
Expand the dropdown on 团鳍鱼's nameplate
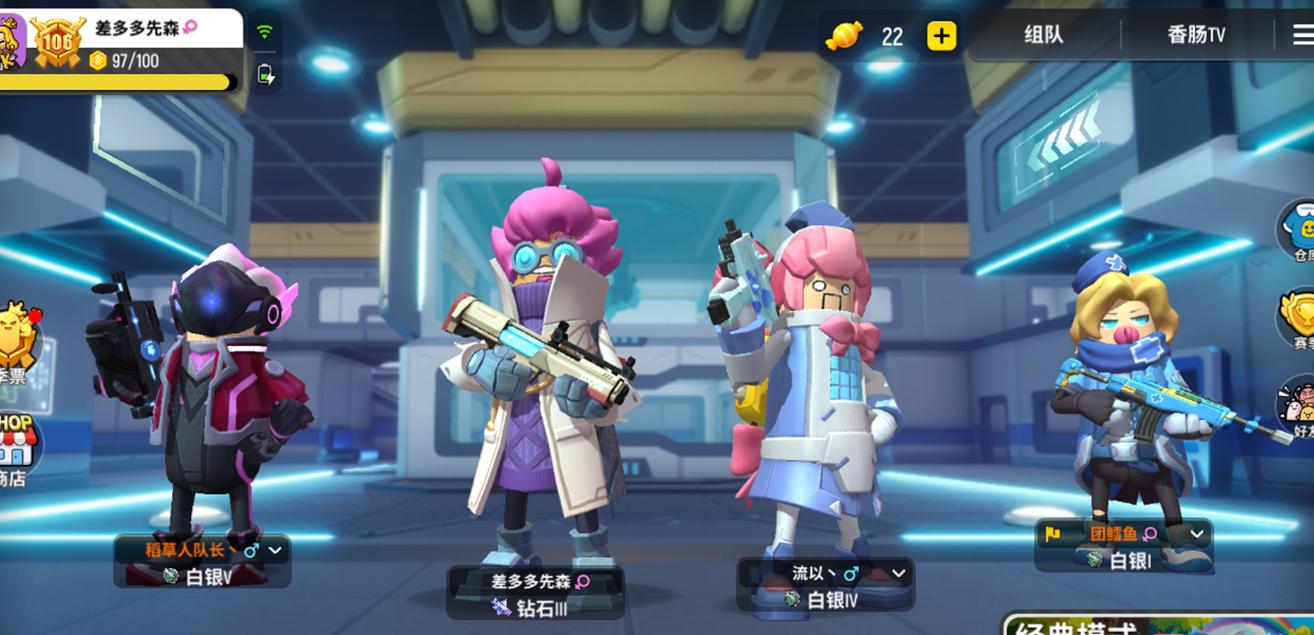pos(1197,534)
